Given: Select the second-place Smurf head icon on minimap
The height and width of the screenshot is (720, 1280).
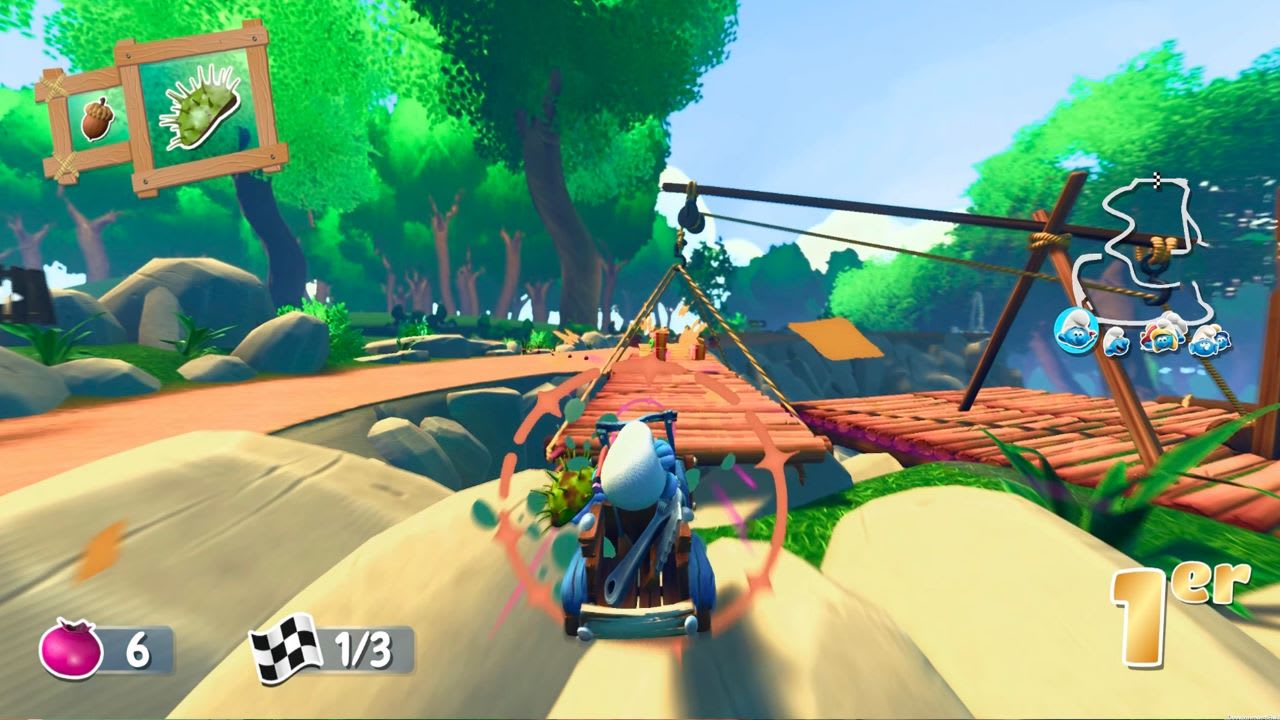Looking at the screenshot, I should click(1115, 341).
